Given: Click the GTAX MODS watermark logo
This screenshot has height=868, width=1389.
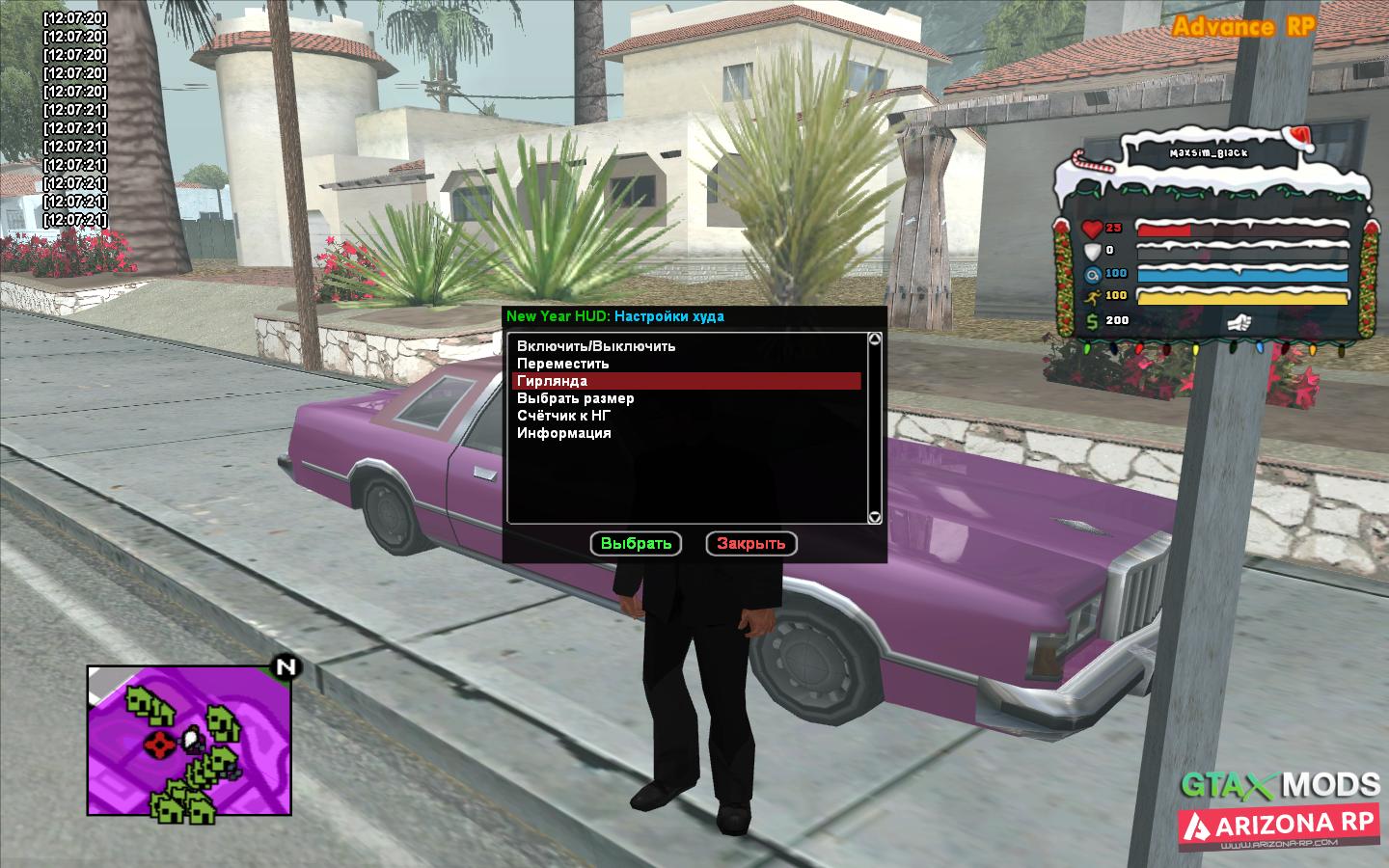Looking at the screenshot, I should (x=1282, y=784).
